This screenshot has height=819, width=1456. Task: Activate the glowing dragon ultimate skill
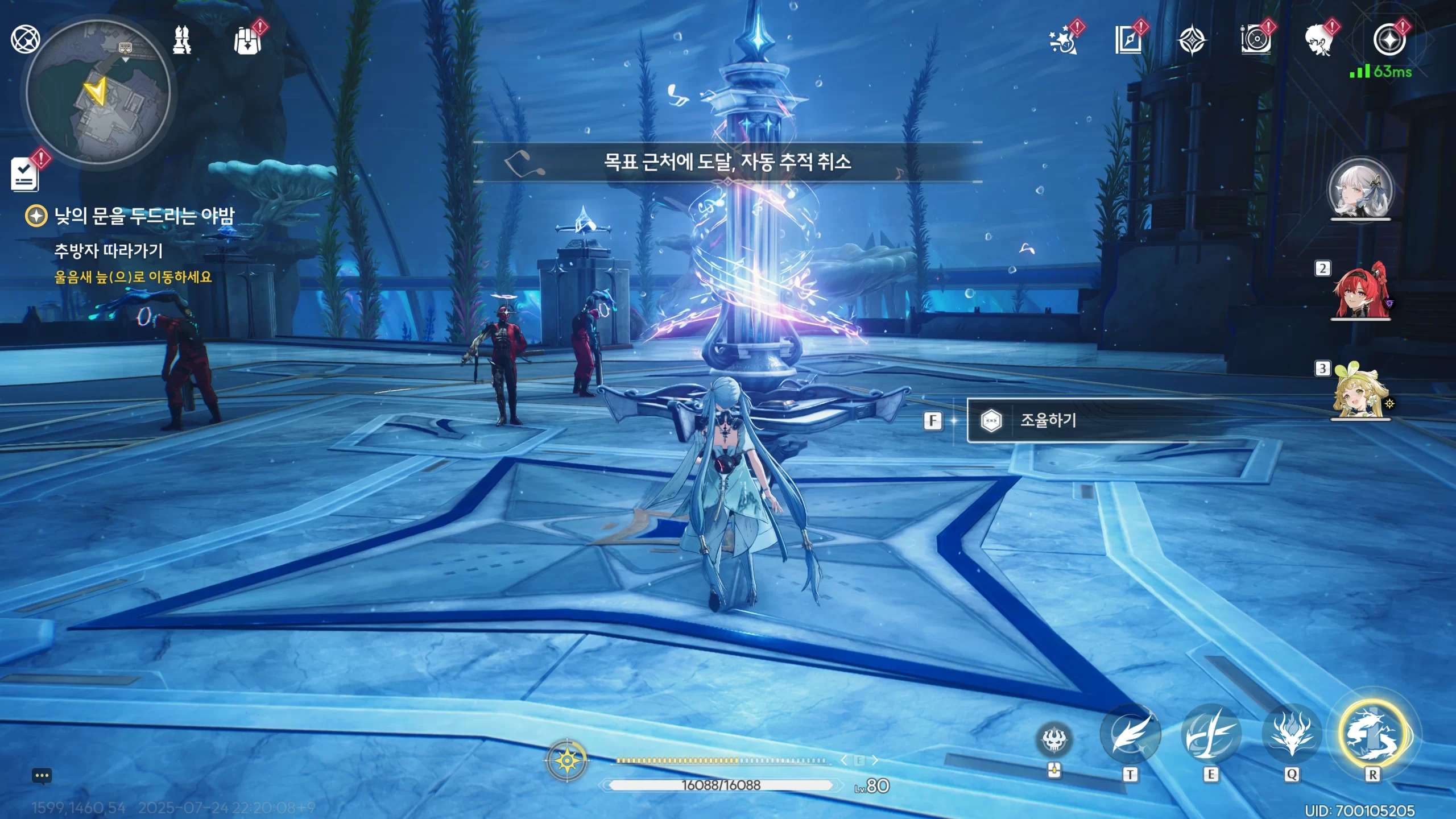pos(1372,735)
